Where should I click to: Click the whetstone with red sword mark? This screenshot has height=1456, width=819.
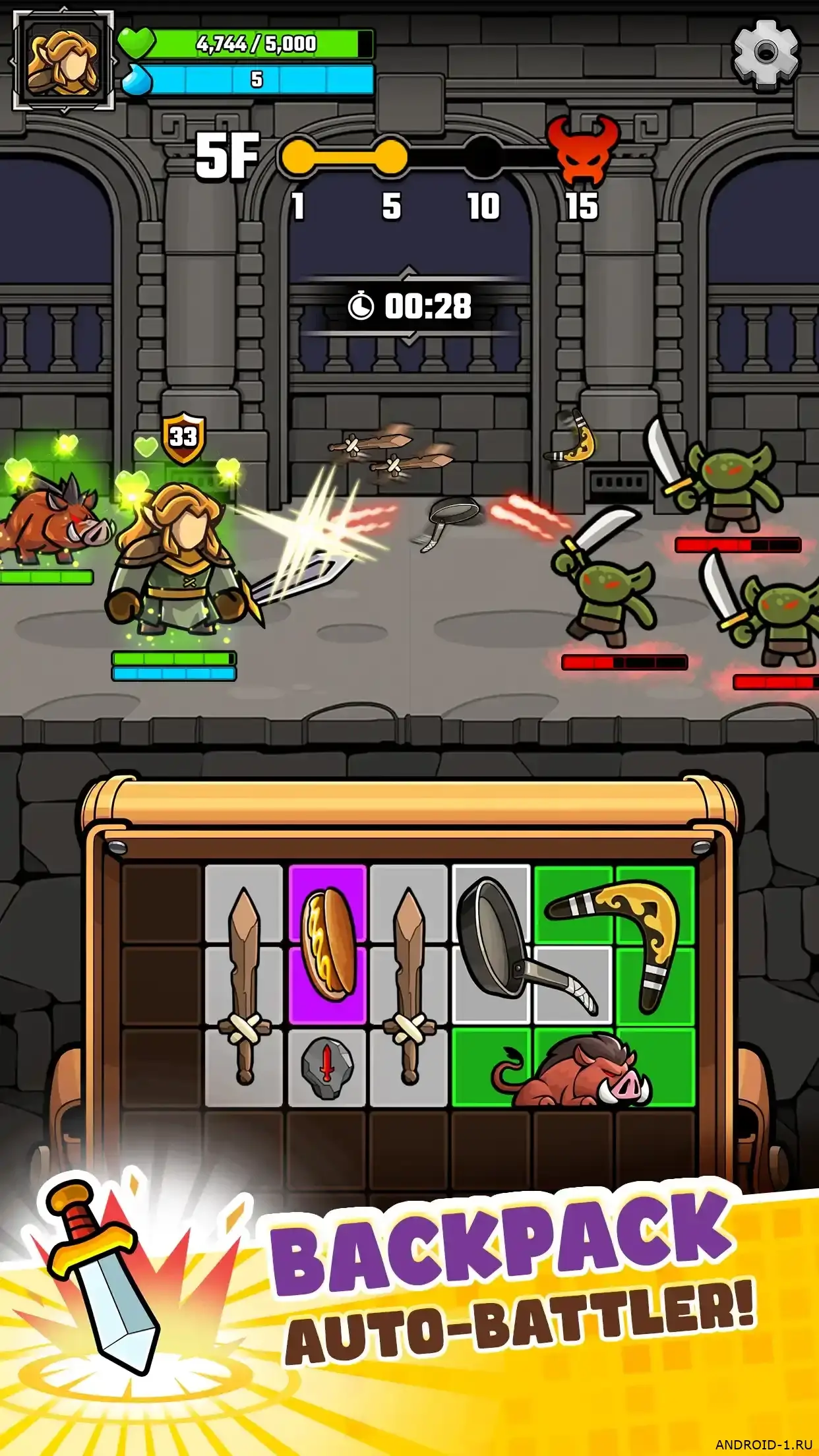(x=326, y=1068)
